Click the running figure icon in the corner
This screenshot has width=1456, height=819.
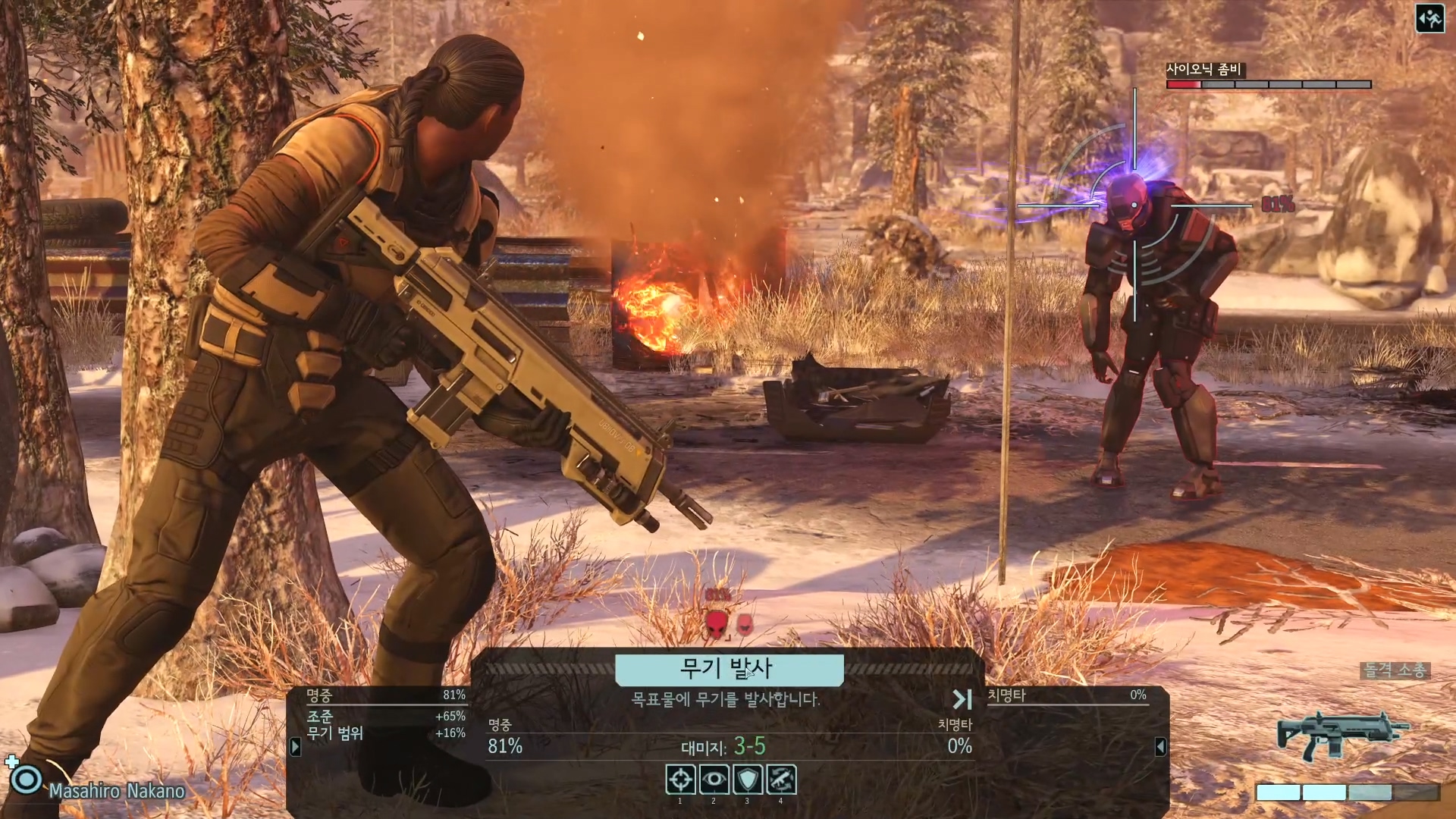click(1429, 19)
